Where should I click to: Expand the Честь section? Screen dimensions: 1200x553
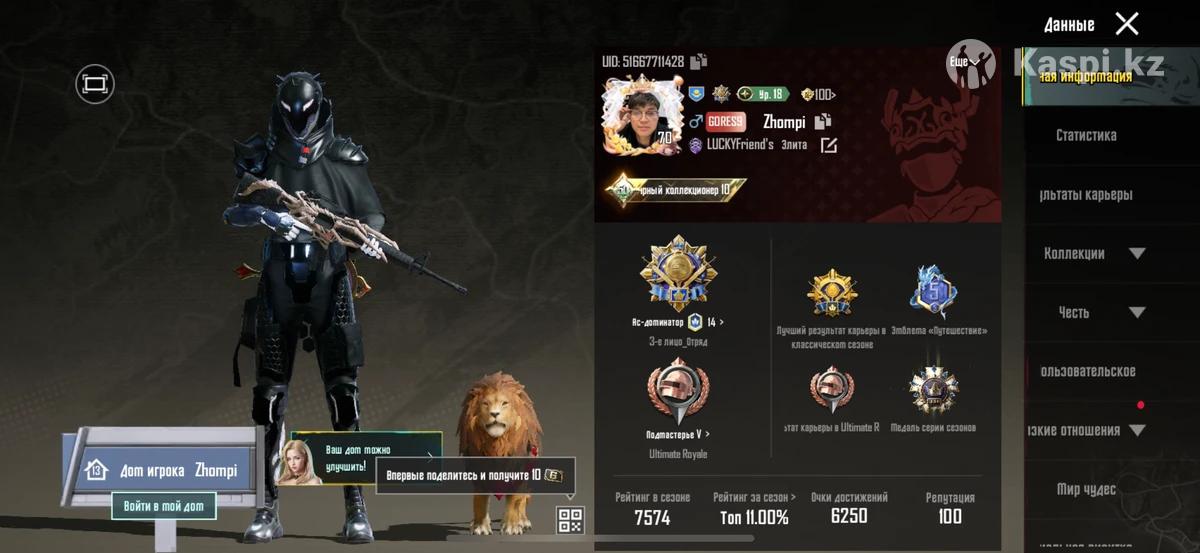click(x=1137, y=312)
